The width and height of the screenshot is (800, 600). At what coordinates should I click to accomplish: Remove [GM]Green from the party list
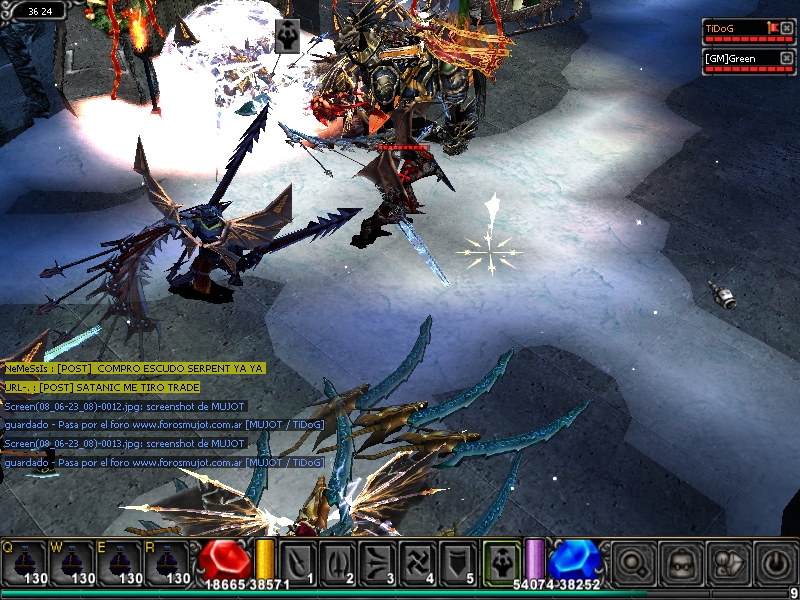[788, 58]
